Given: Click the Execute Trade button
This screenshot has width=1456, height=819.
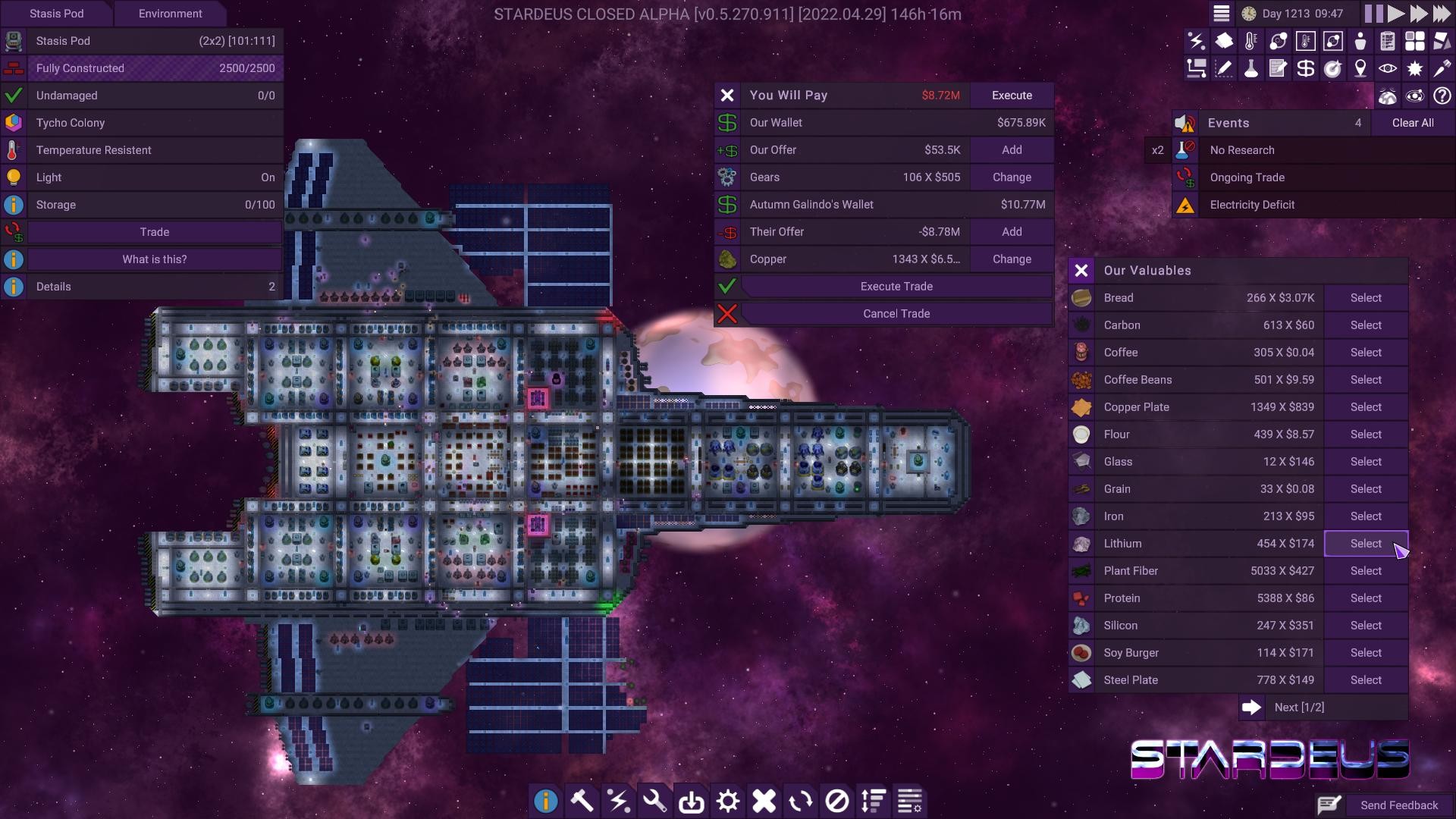Looking at the screenshot, I should click(896, 286).
